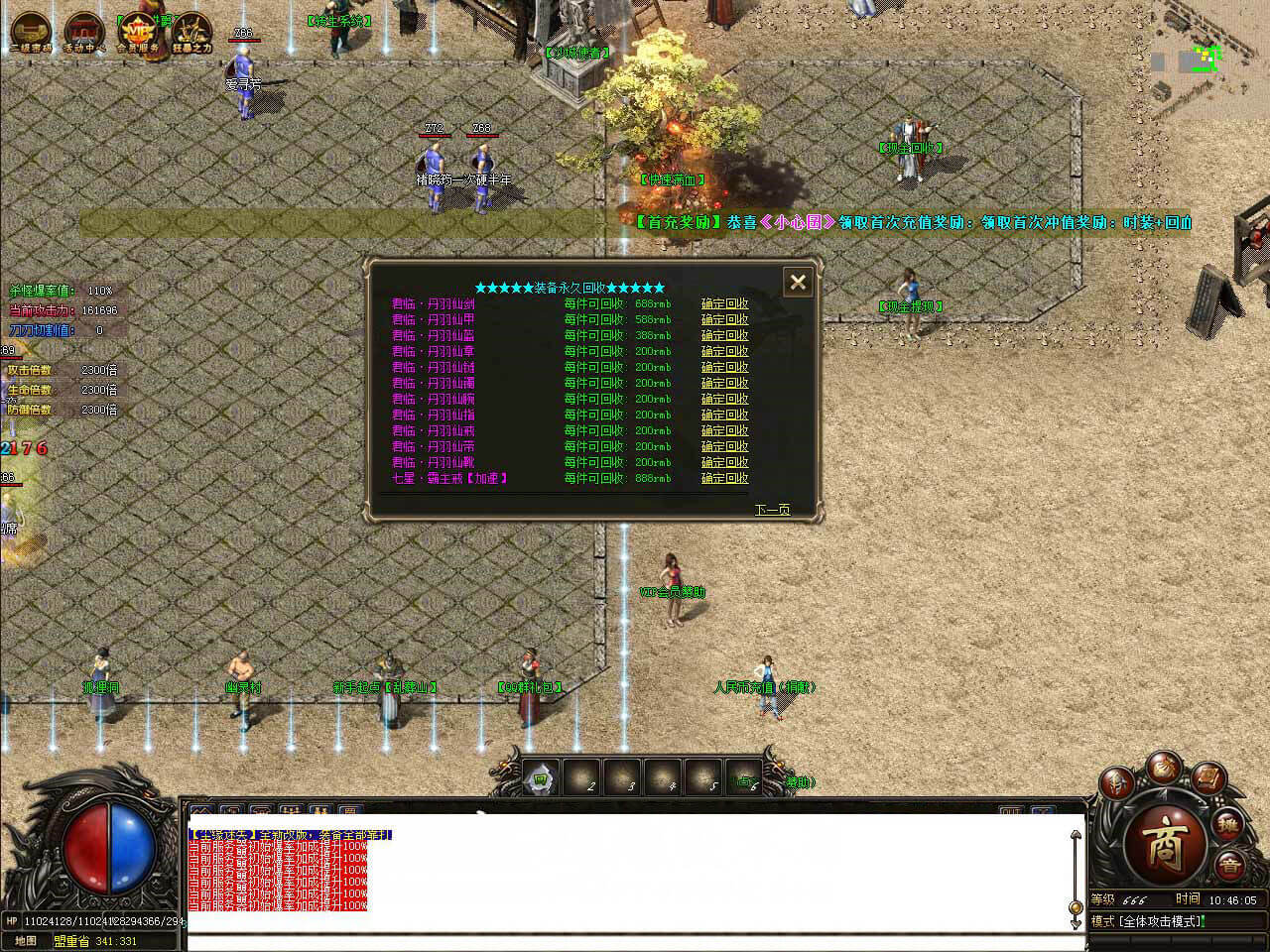Activate the 狂暴之力 berserk power icon

189,30
